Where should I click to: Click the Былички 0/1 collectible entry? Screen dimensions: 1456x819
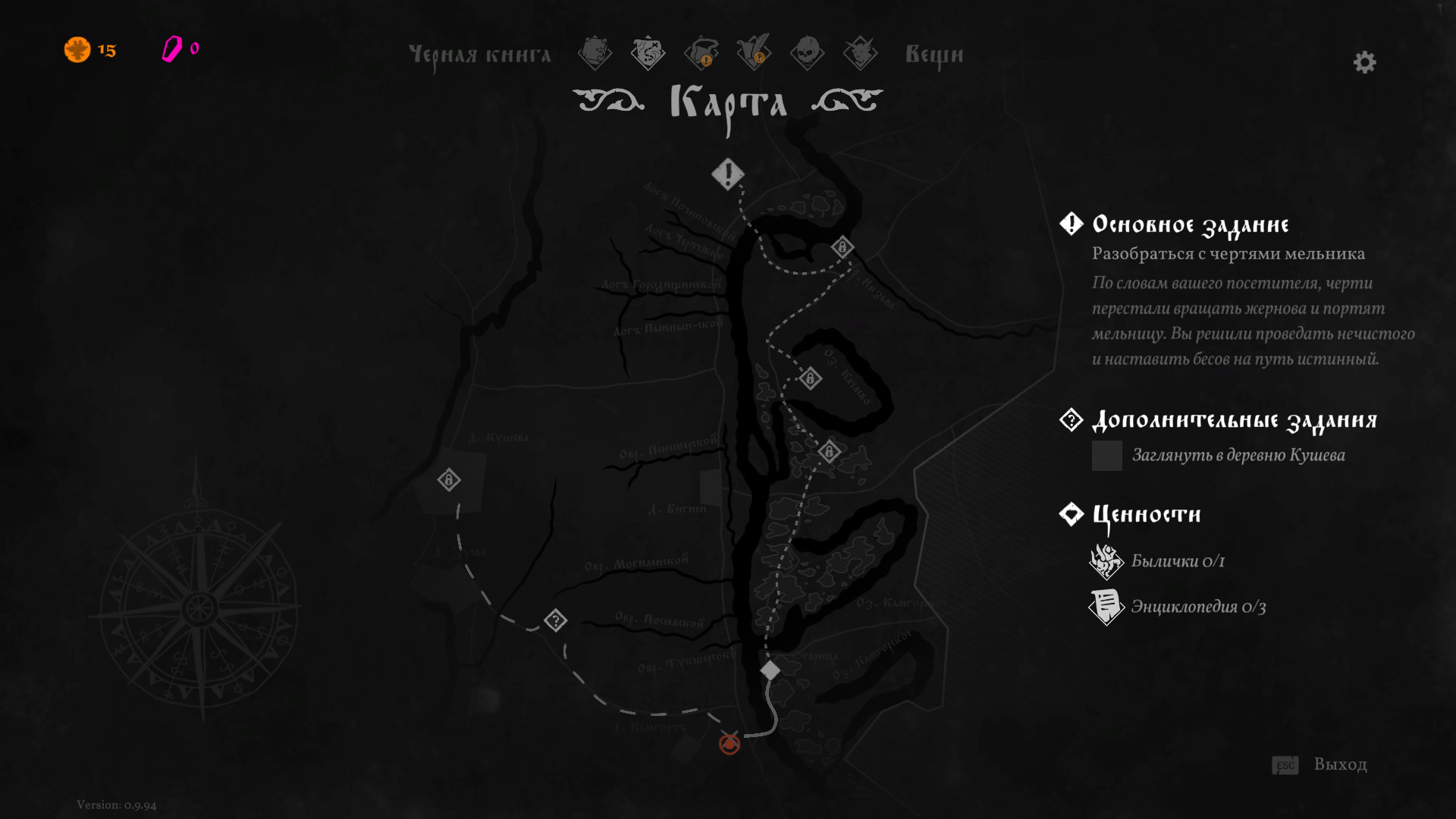tap(1177, 561)
